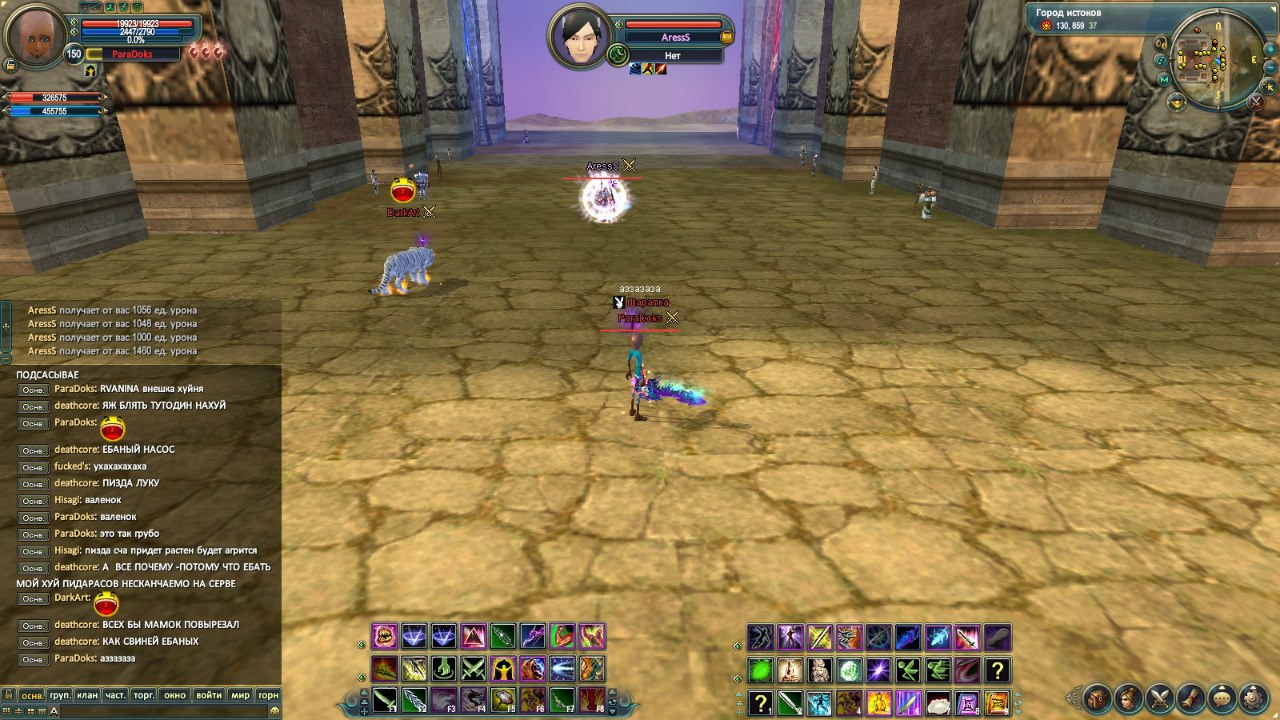This screenshot has width=1280, height=720.
Task: Click the AressS target portrait
Action: 579,39
